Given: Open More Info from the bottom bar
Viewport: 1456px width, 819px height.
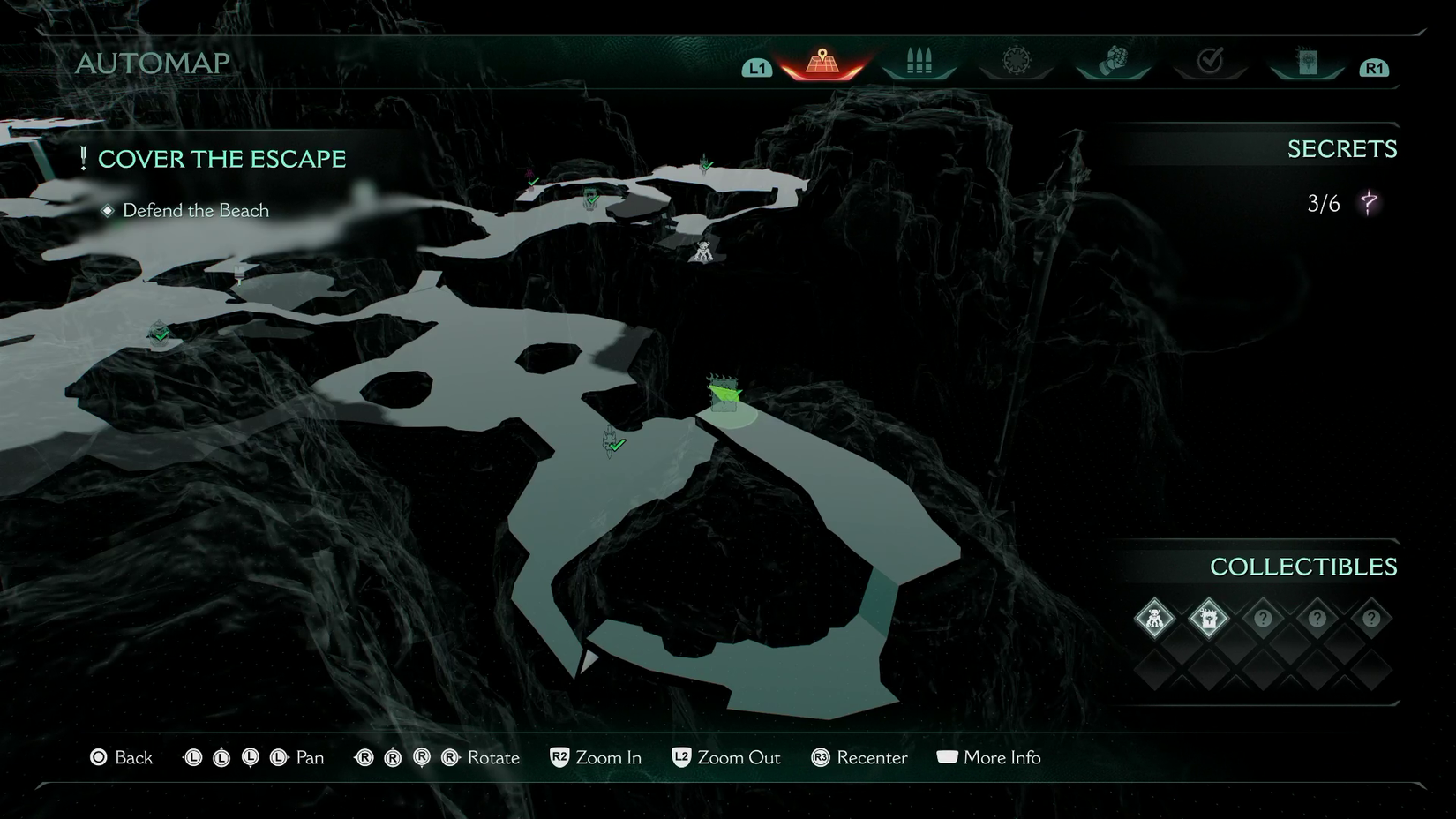Looking at the screenshot, I should [x=988, y=757].
